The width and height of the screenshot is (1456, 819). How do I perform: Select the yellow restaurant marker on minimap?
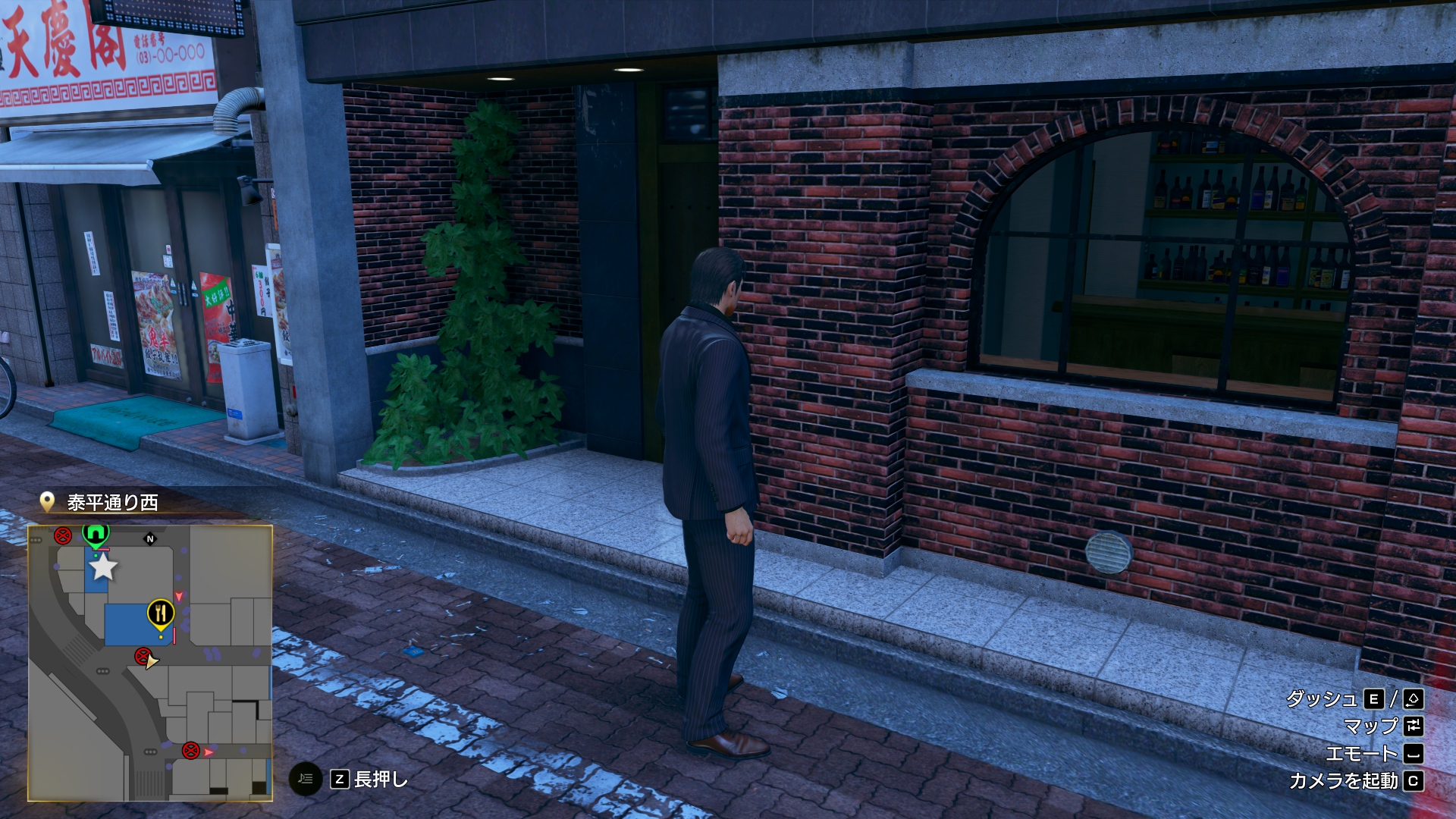160,613
